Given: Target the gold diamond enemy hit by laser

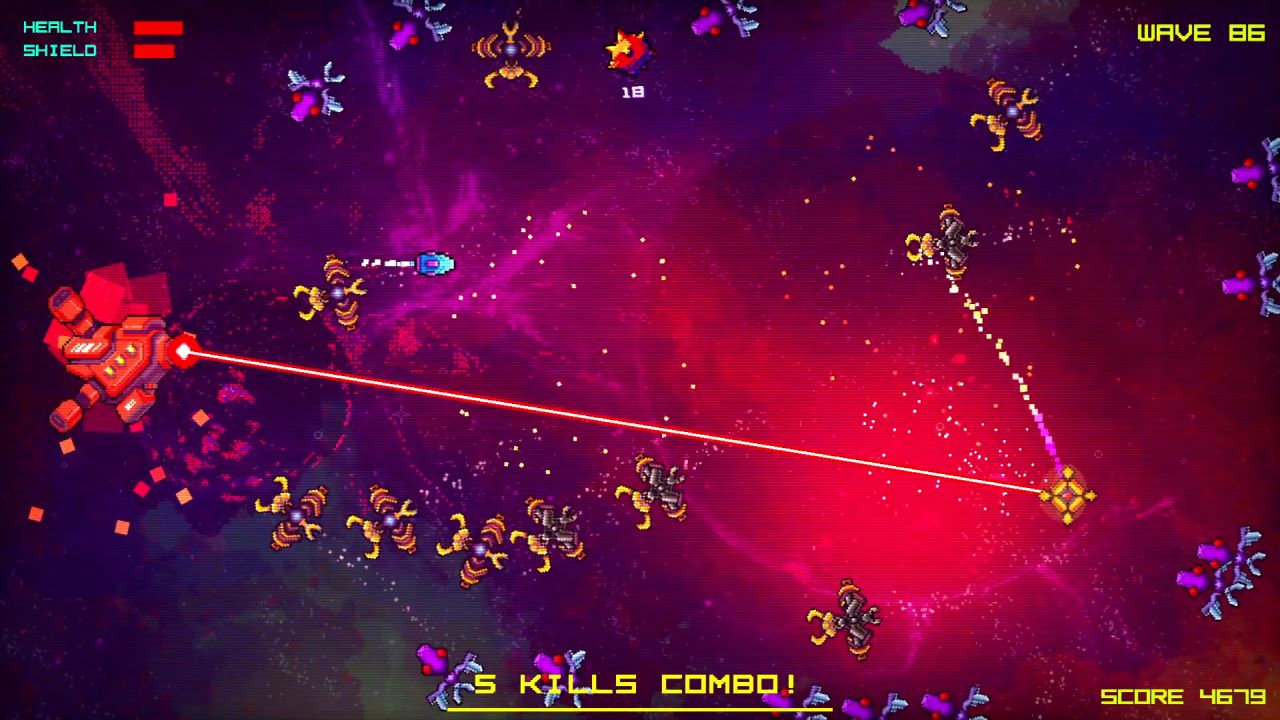Looking at the screenshot, I should pyautogui.click(x=1069, y=497).
